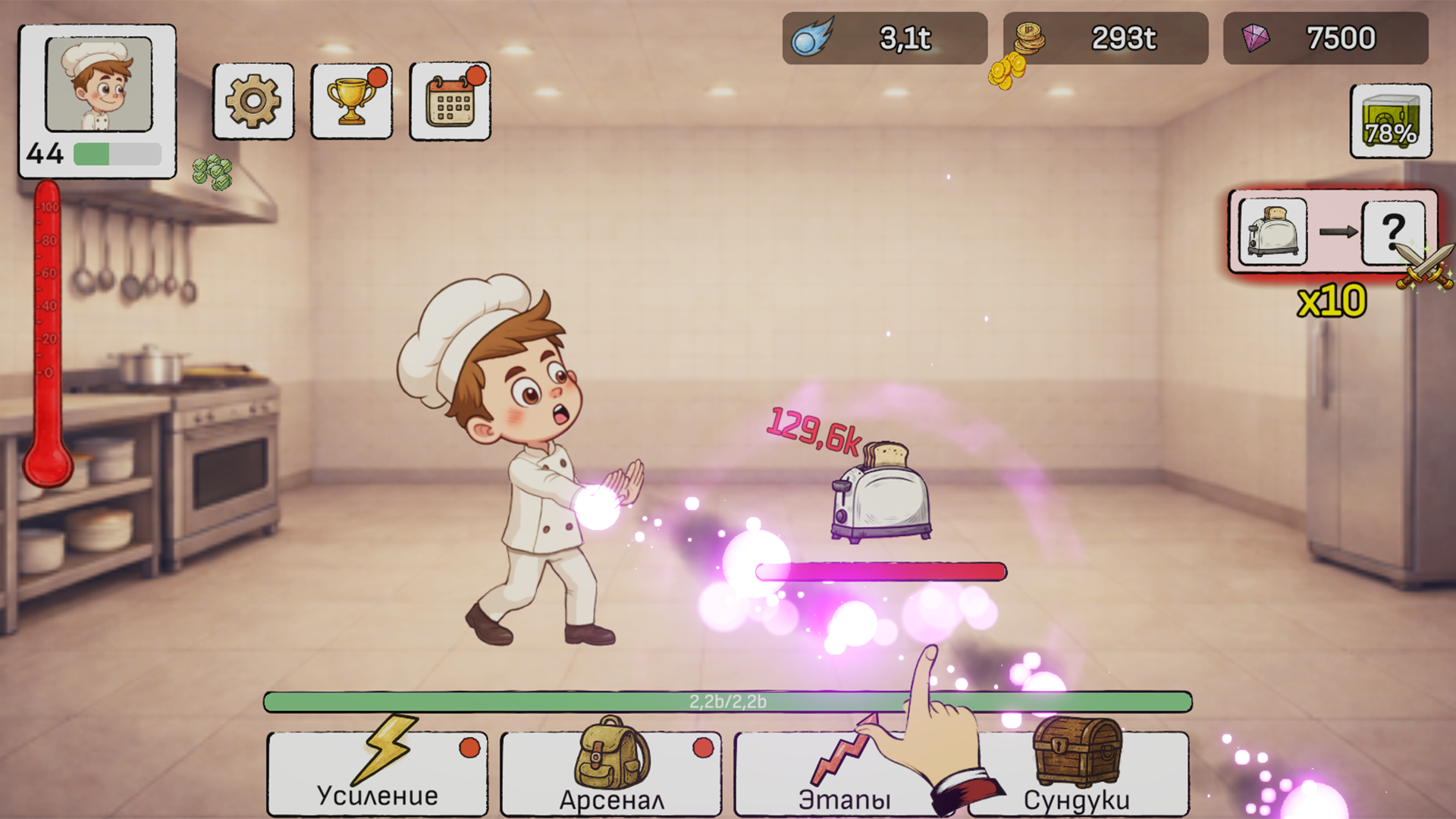The width and height of the screenshot is (1456, 819).
Task: Expand the mystery question mark upgrade preview
Action: (x=1392, y=234)
